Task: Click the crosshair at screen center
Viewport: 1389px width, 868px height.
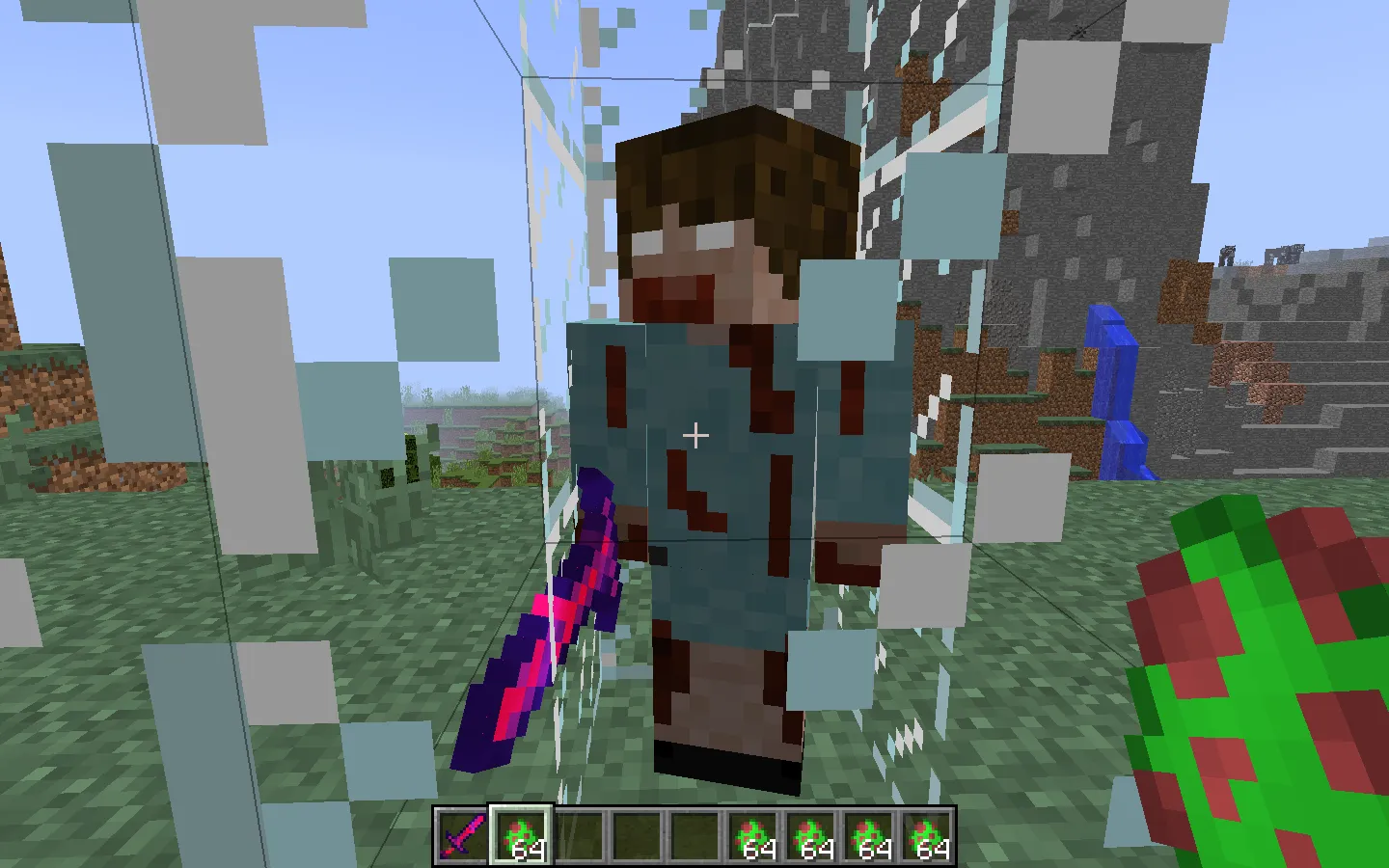Action: [x=694, y=436]
